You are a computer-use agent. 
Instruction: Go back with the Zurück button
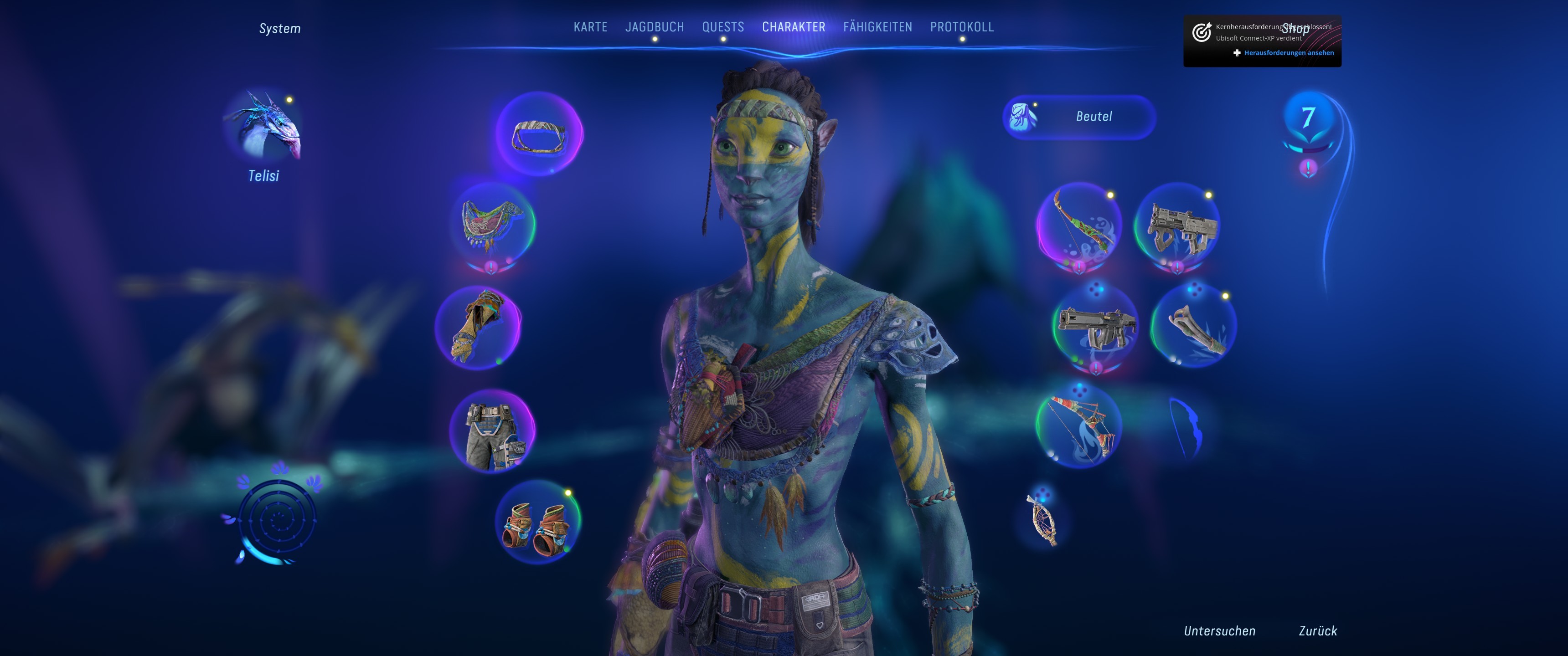1317,630
